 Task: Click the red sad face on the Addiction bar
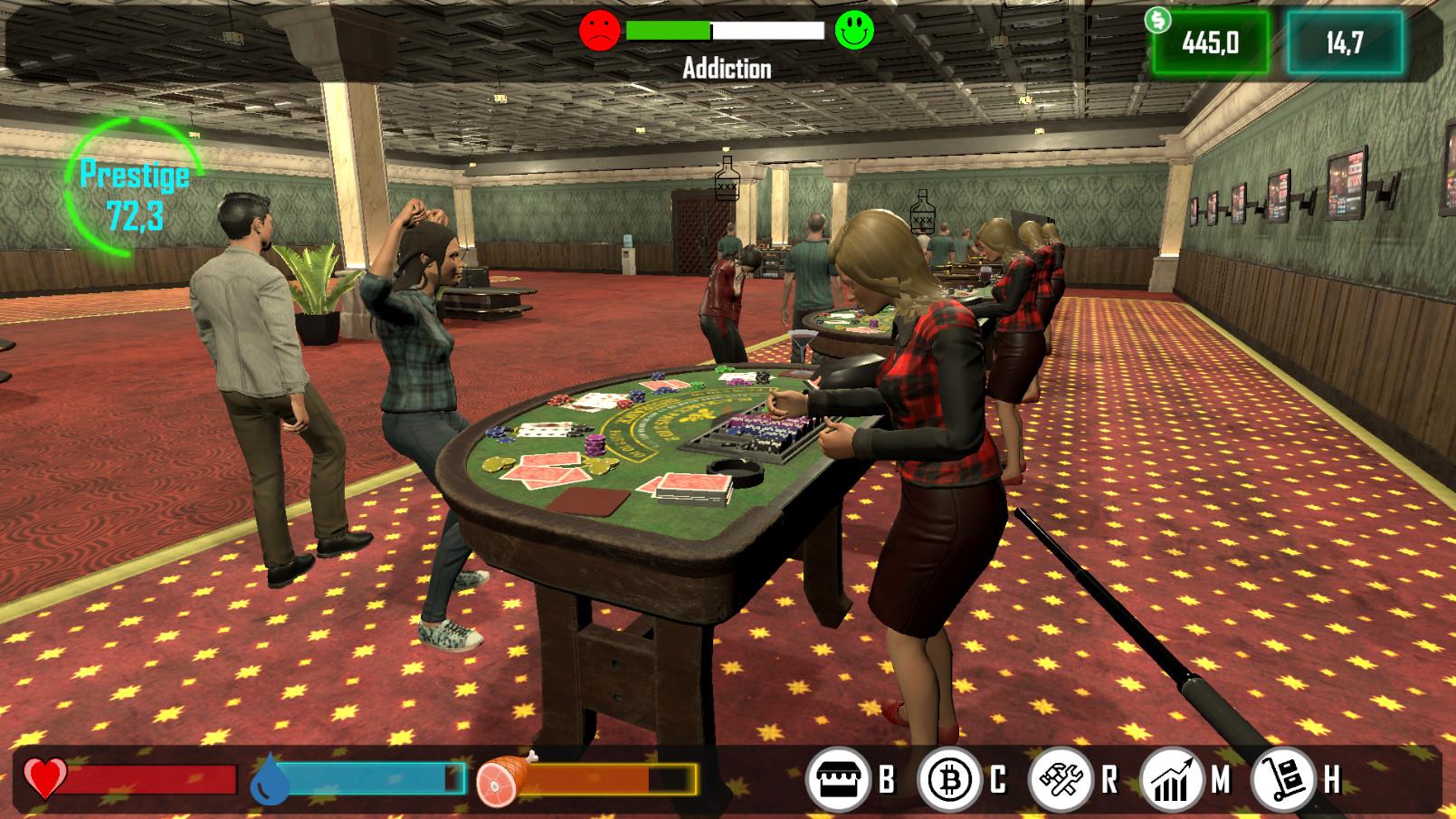(599, 28)
